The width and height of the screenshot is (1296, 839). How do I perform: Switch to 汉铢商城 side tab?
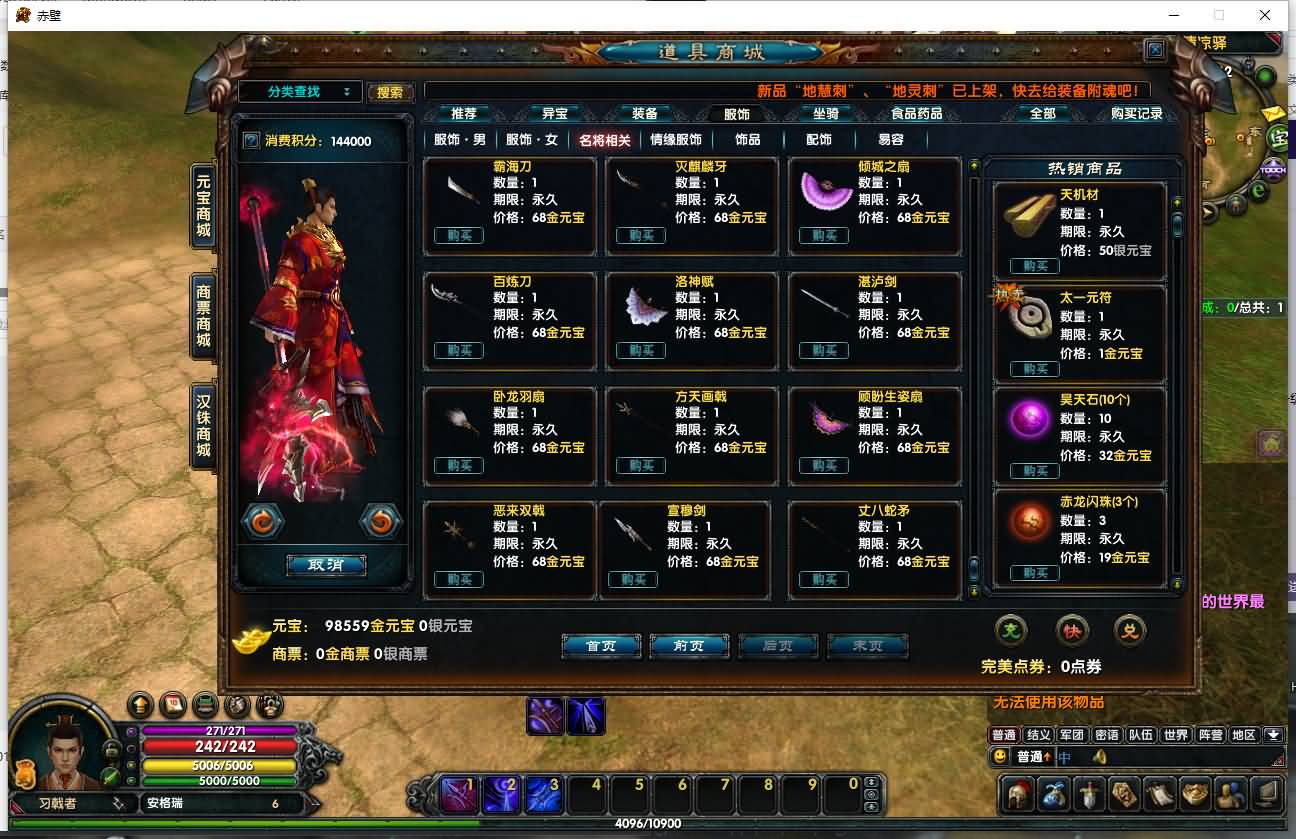click(203, 427)
